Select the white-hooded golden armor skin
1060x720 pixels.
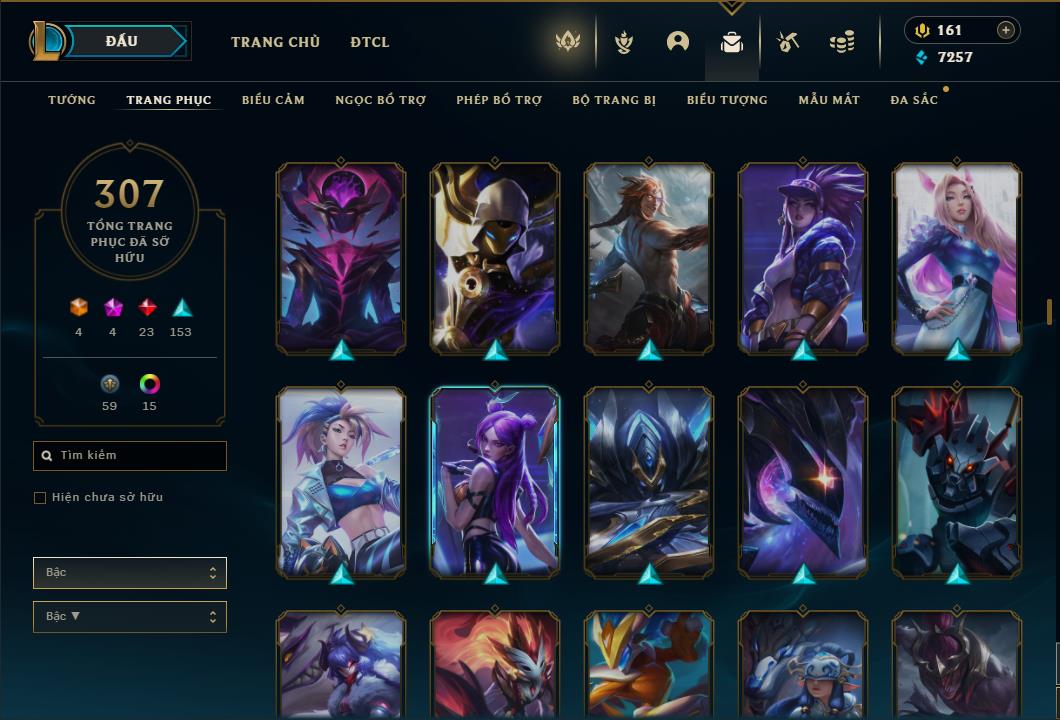tap(495, 258)
